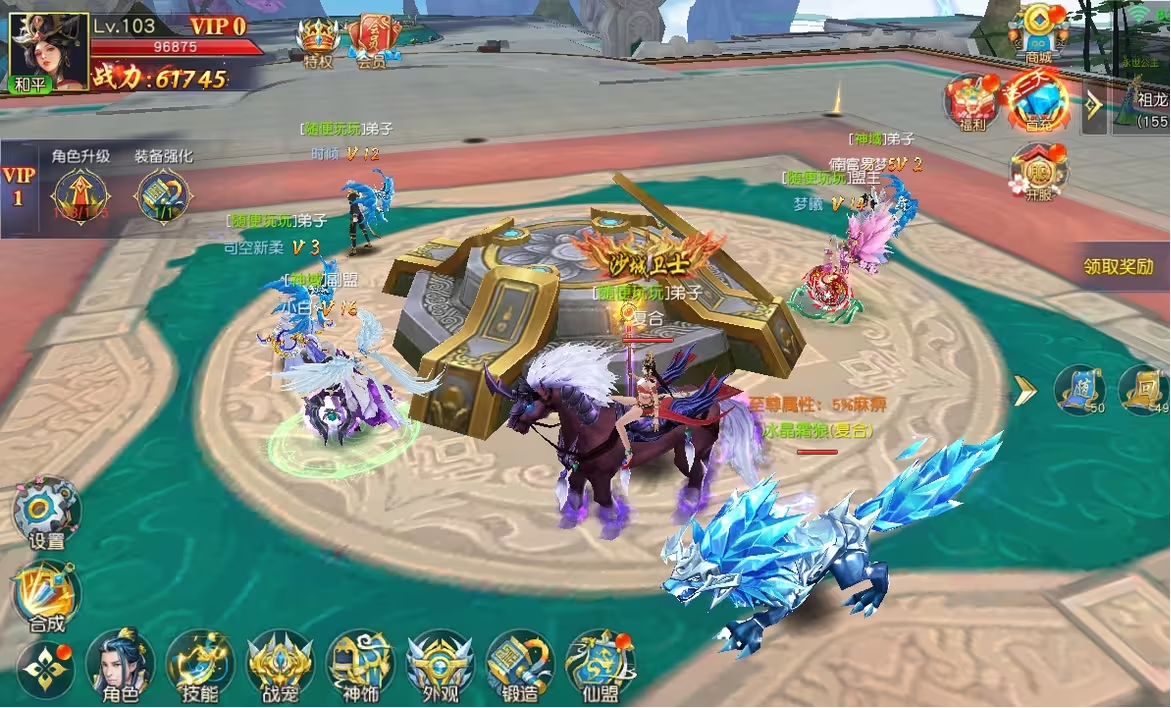Toggle the four-petal menu button
Viewport: 1171px width, 708px height.
coord(45,668)
